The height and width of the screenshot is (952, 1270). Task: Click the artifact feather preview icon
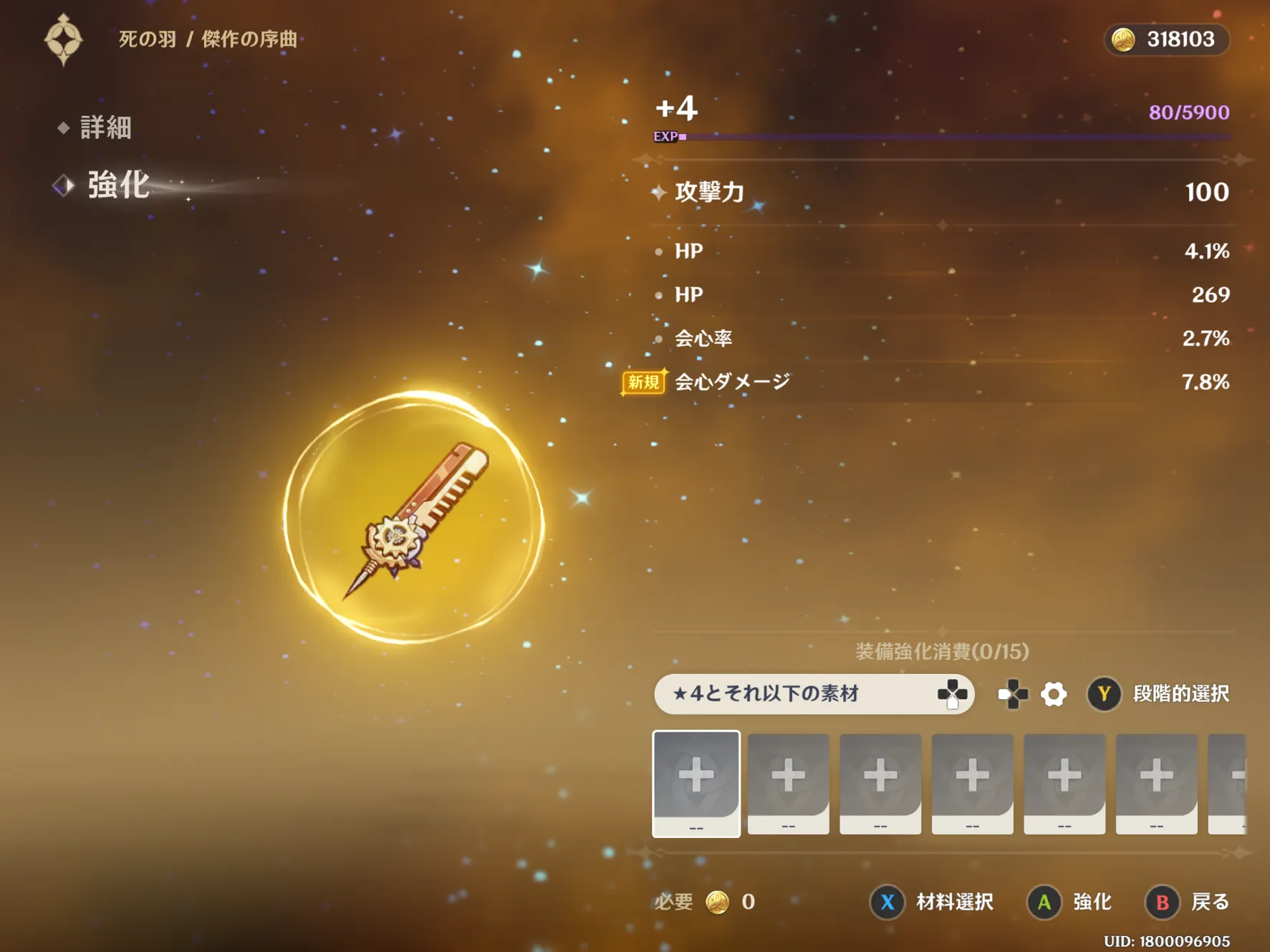[x=414, y=517]
